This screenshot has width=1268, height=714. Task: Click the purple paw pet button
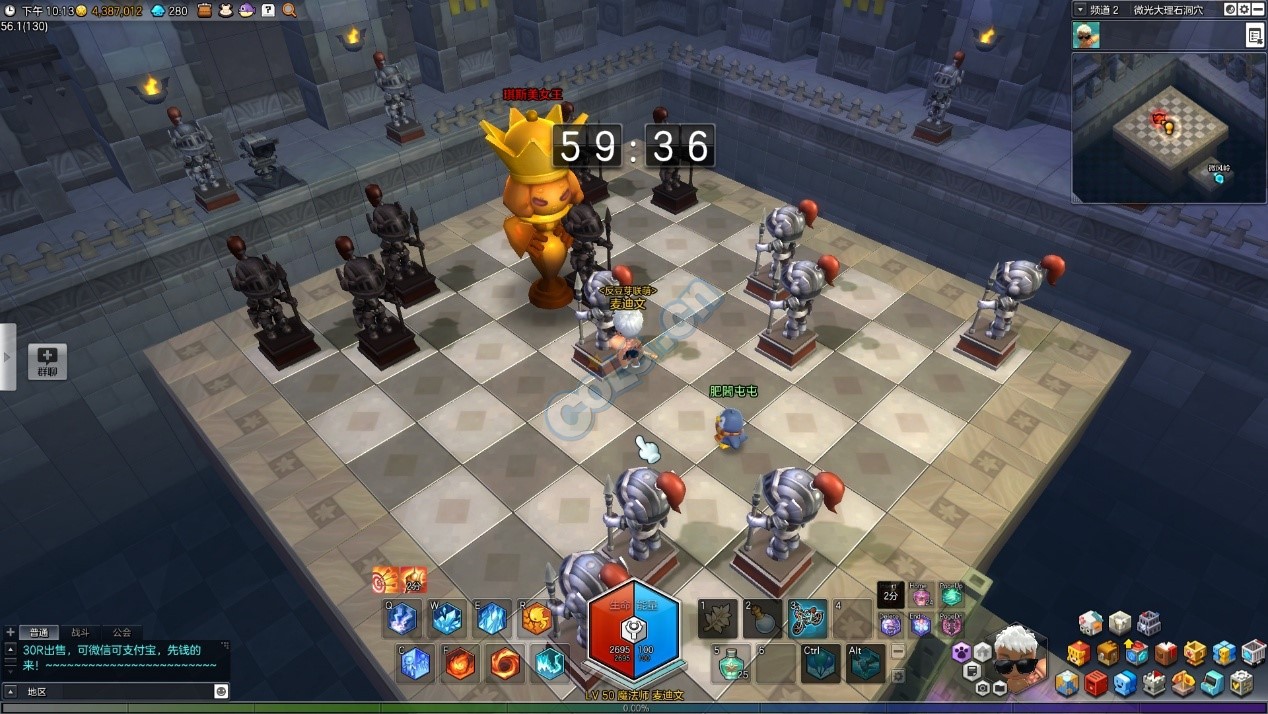click(961, 653)
